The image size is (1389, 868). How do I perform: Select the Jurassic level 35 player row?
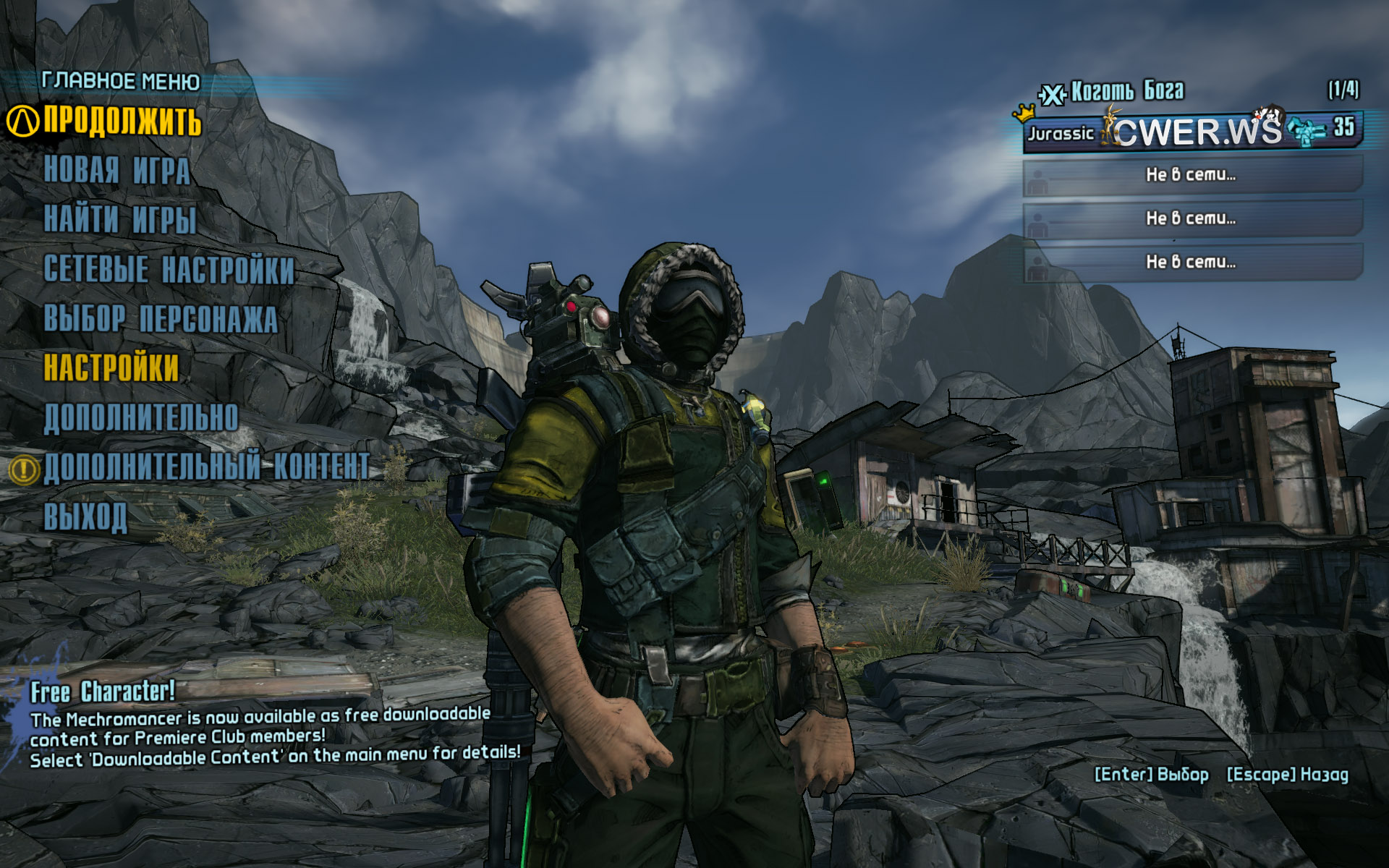click(x=1192, y=132)
